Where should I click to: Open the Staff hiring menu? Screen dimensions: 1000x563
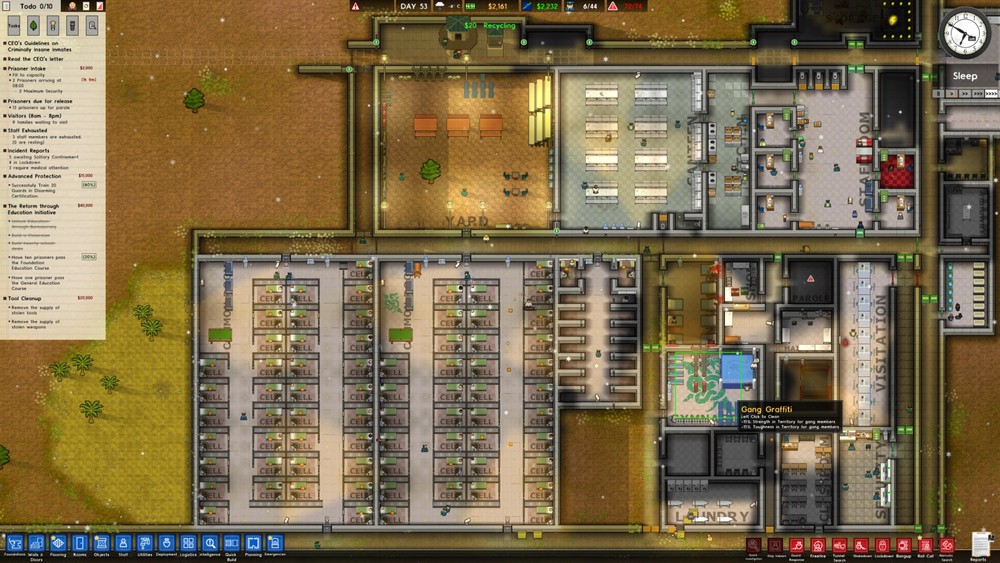click(123, 542)
